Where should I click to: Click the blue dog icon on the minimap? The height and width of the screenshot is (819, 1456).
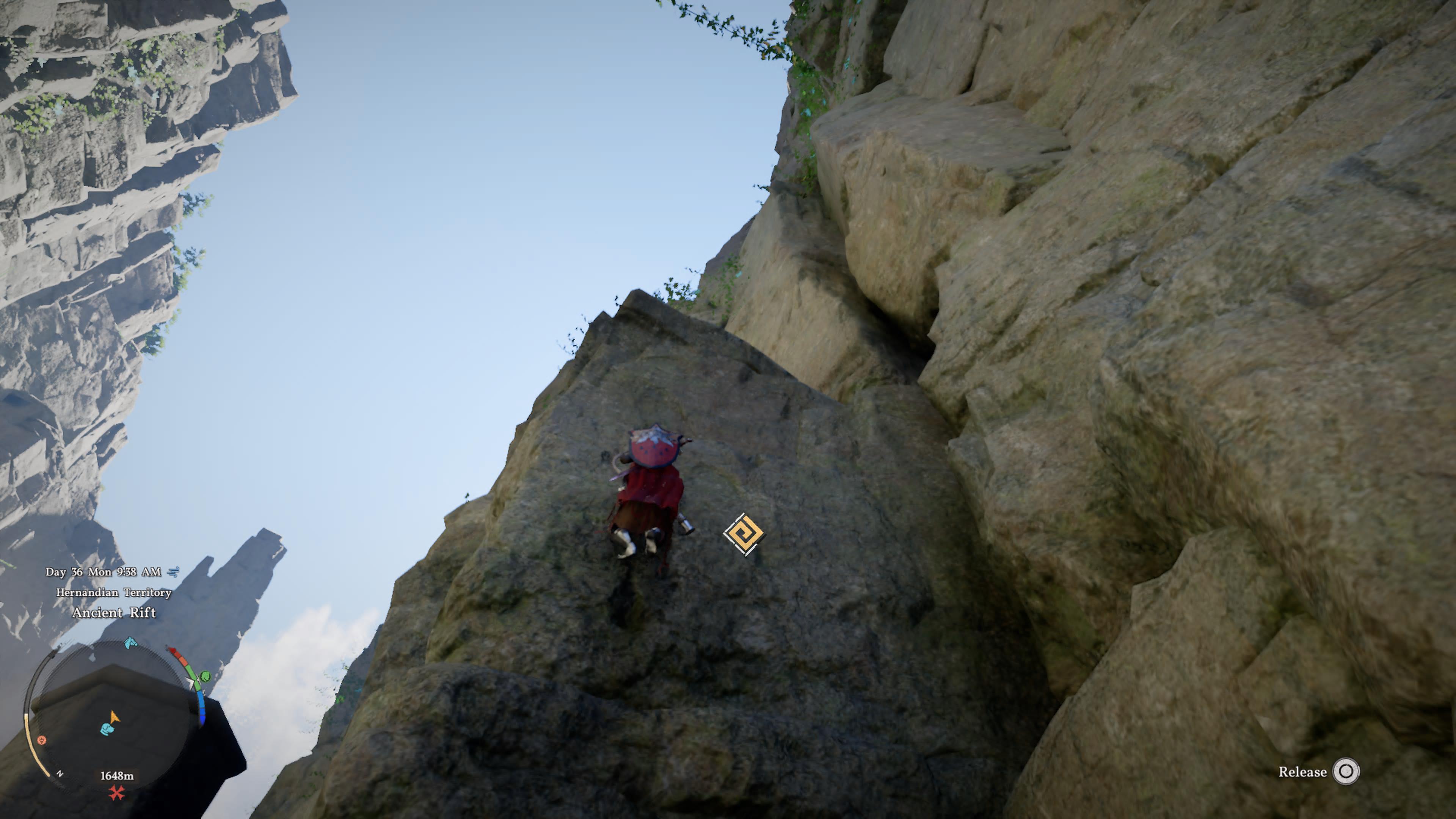pyautogui.click(x=107, y=728)
